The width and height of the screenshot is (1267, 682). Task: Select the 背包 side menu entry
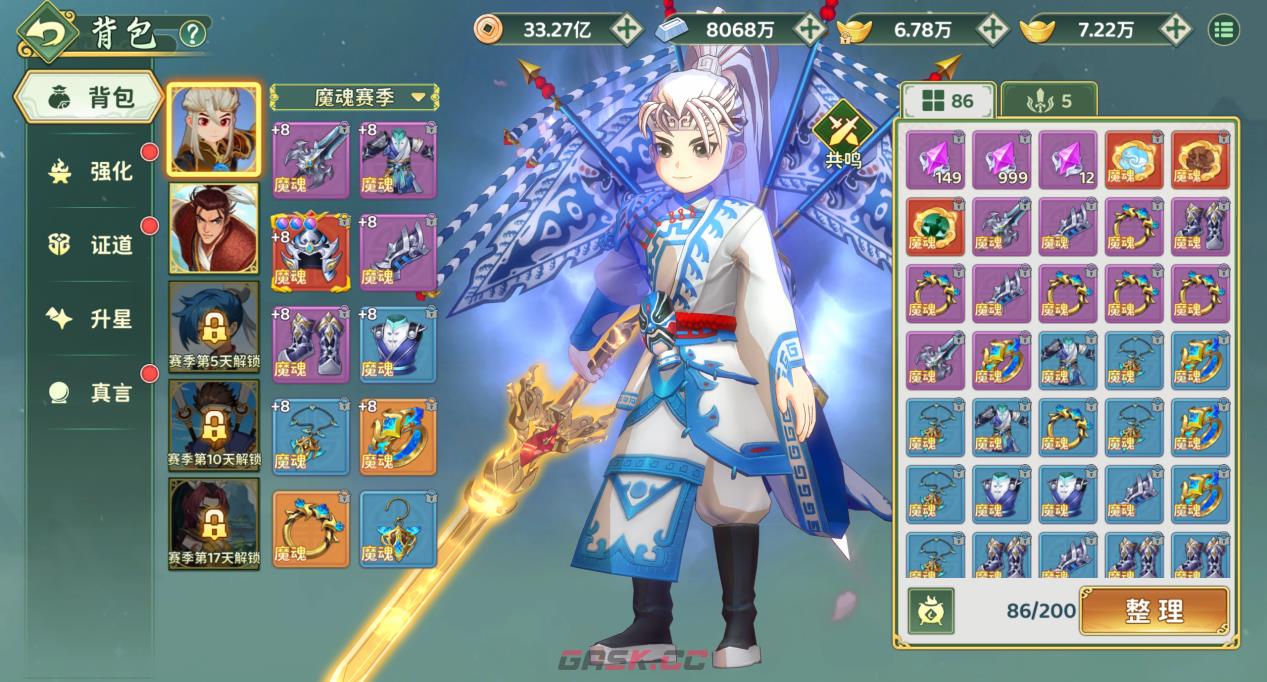click(x=90, y=98)
